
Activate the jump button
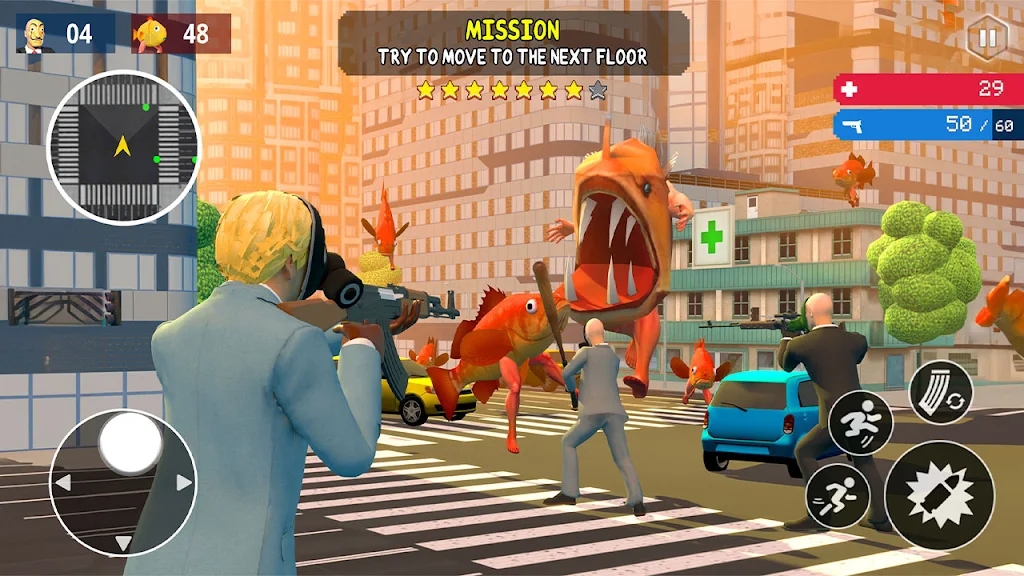pos(860,422)
